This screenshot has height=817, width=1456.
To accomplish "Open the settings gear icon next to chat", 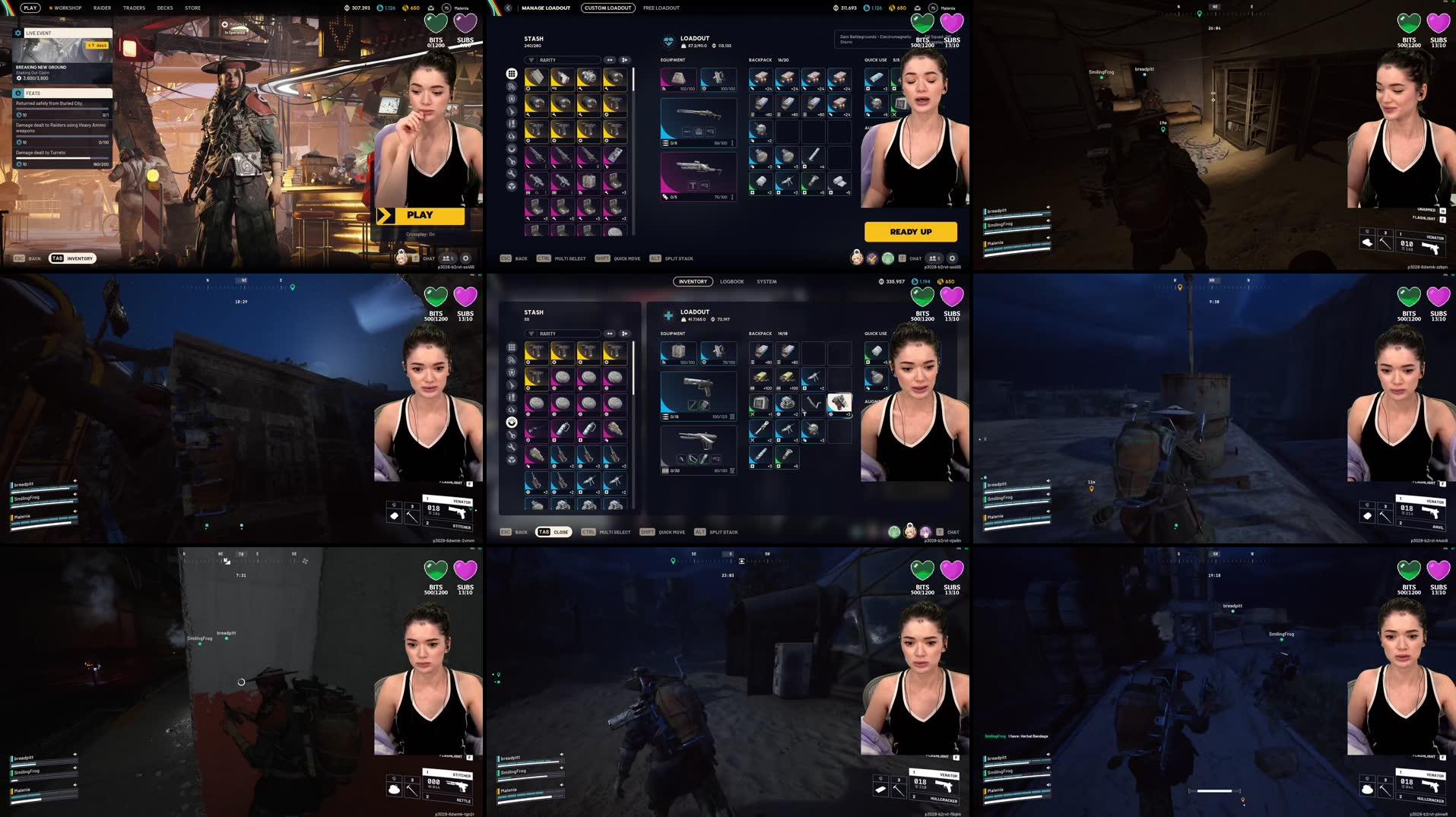I will point(952,258).
